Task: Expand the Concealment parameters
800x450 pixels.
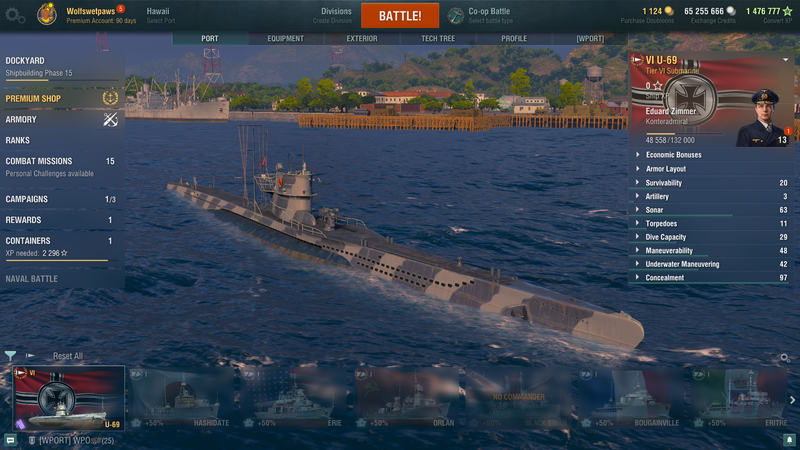Action: tap(665, 278)
